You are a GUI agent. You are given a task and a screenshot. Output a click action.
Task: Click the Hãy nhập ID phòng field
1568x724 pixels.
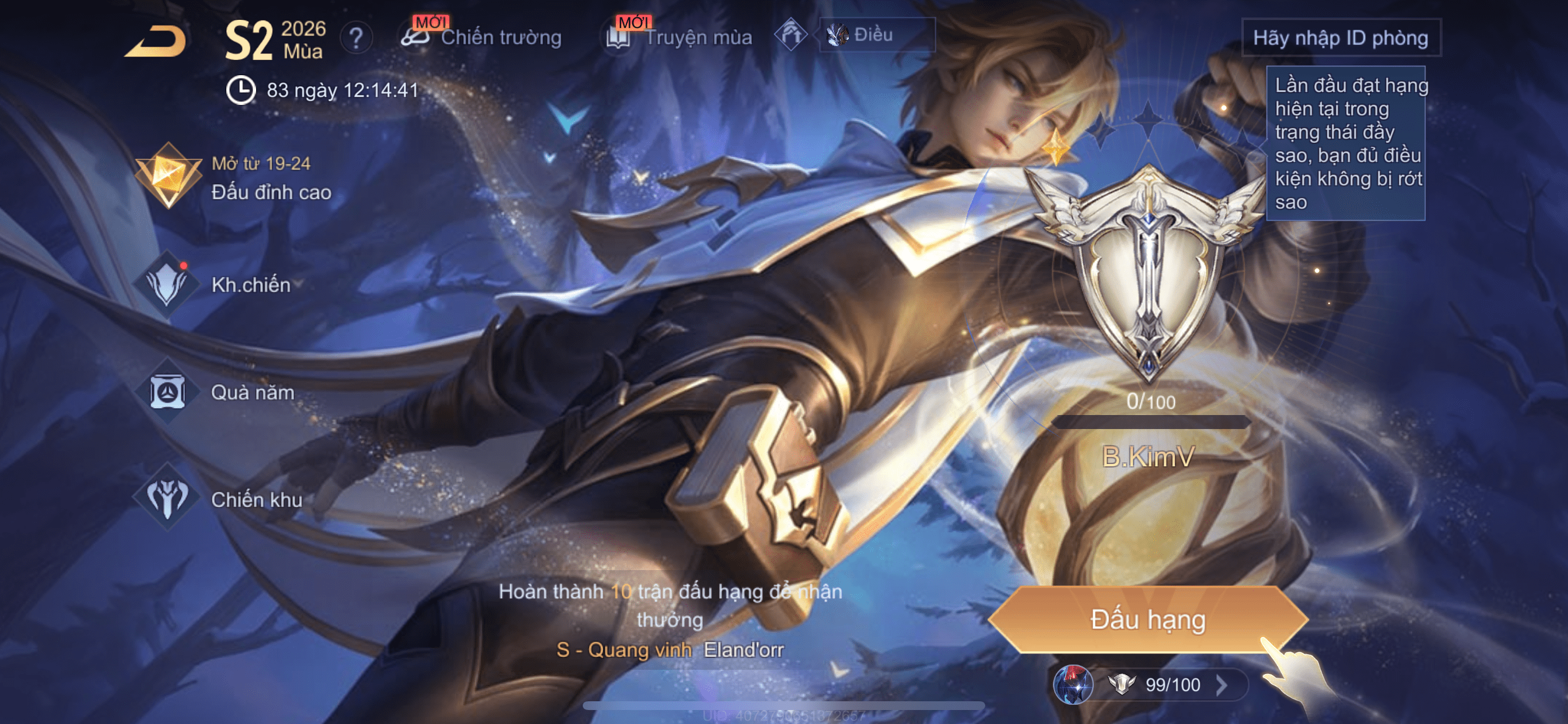tap(1340, 38)
